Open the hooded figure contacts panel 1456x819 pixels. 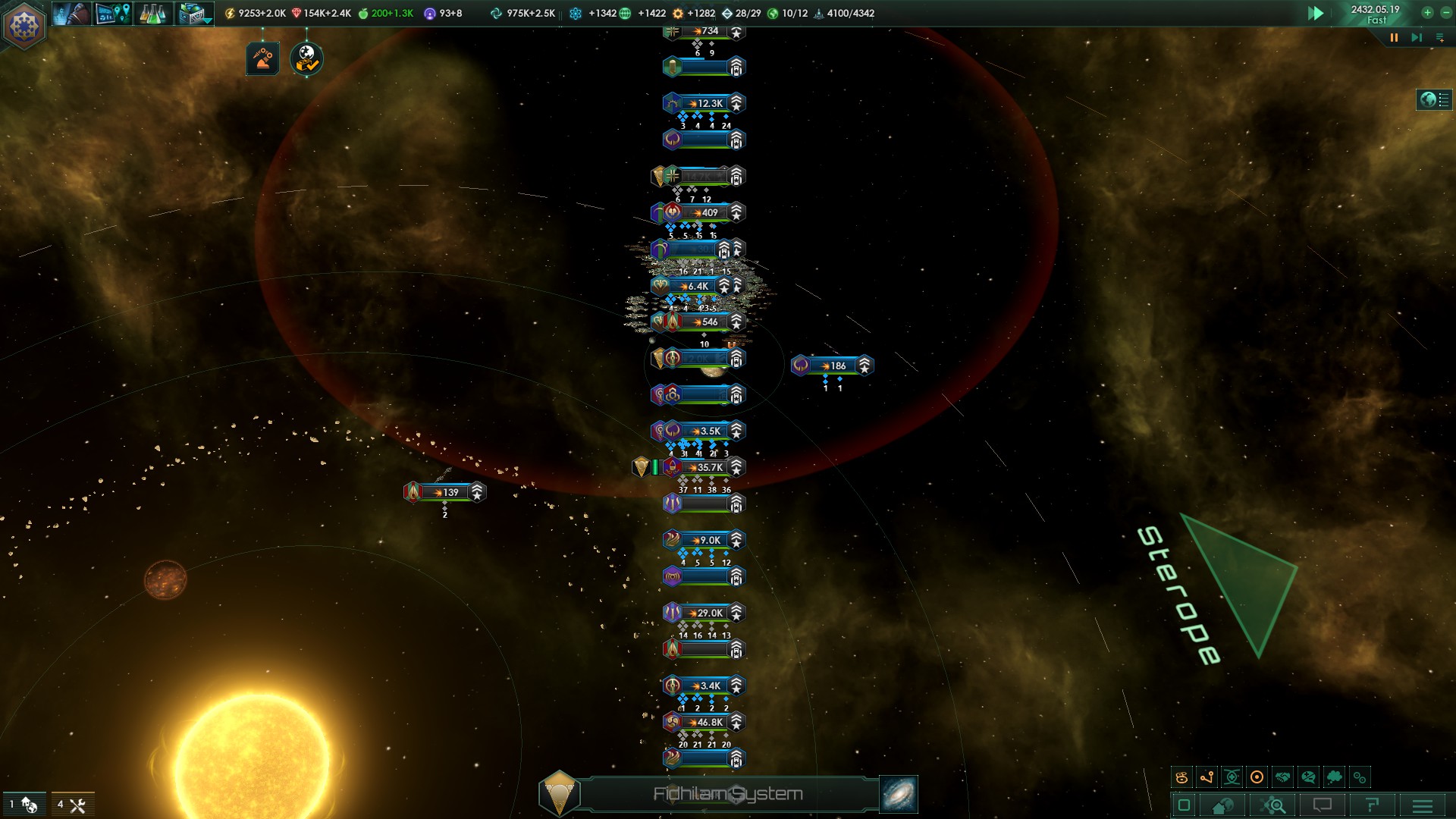click(x=71, y=14)
